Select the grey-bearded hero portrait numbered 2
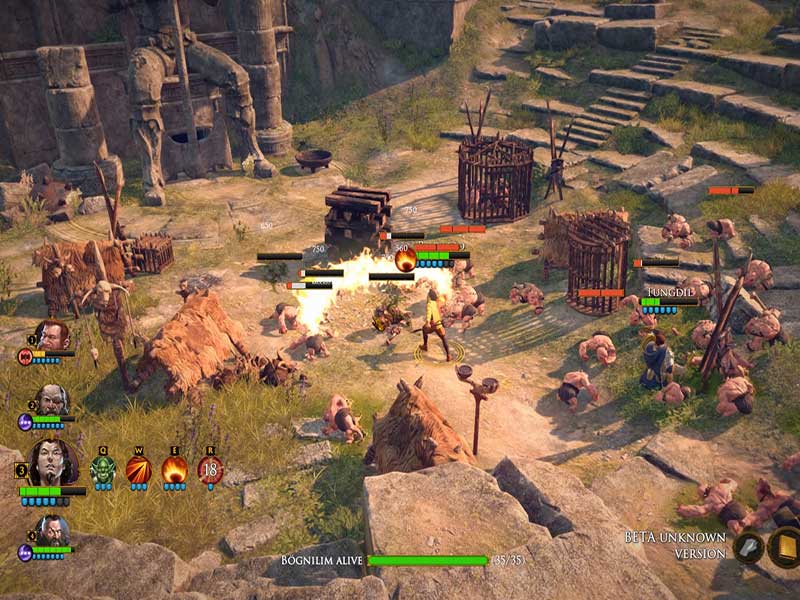Screen dimensions: 800x600 tap(53, 401)
